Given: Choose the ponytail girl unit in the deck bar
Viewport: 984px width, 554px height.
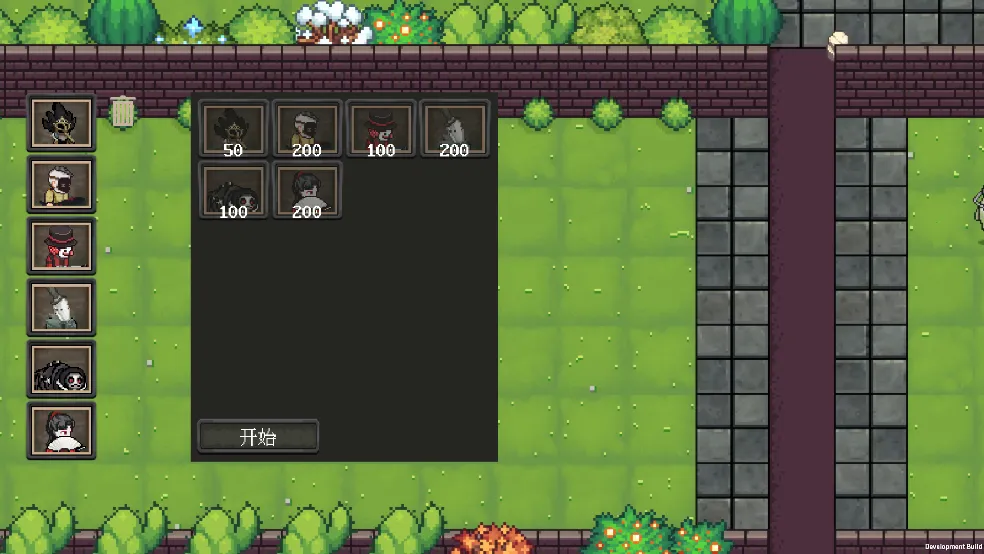Looking at the screenshot, I should [x=61, y=431].
